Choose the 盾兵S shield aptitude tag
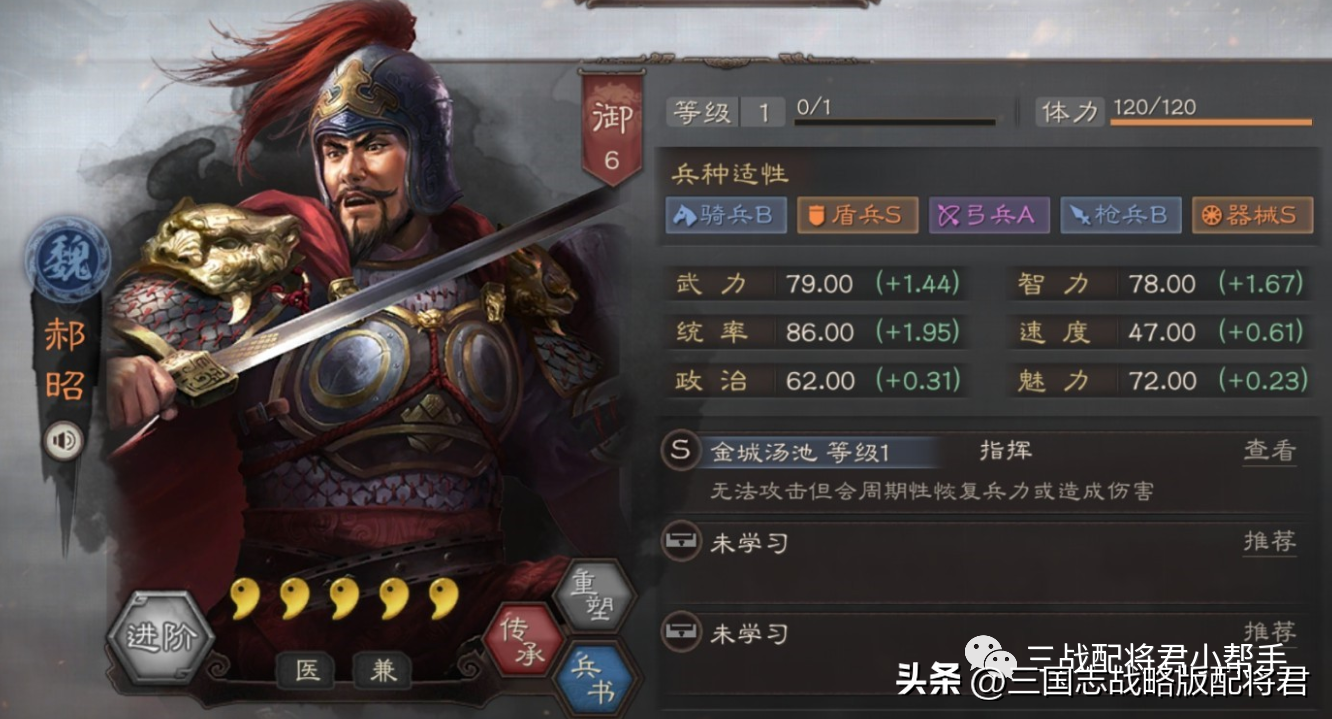Image resolution: width=1332 pixels, height=719 pixels. 857,215
